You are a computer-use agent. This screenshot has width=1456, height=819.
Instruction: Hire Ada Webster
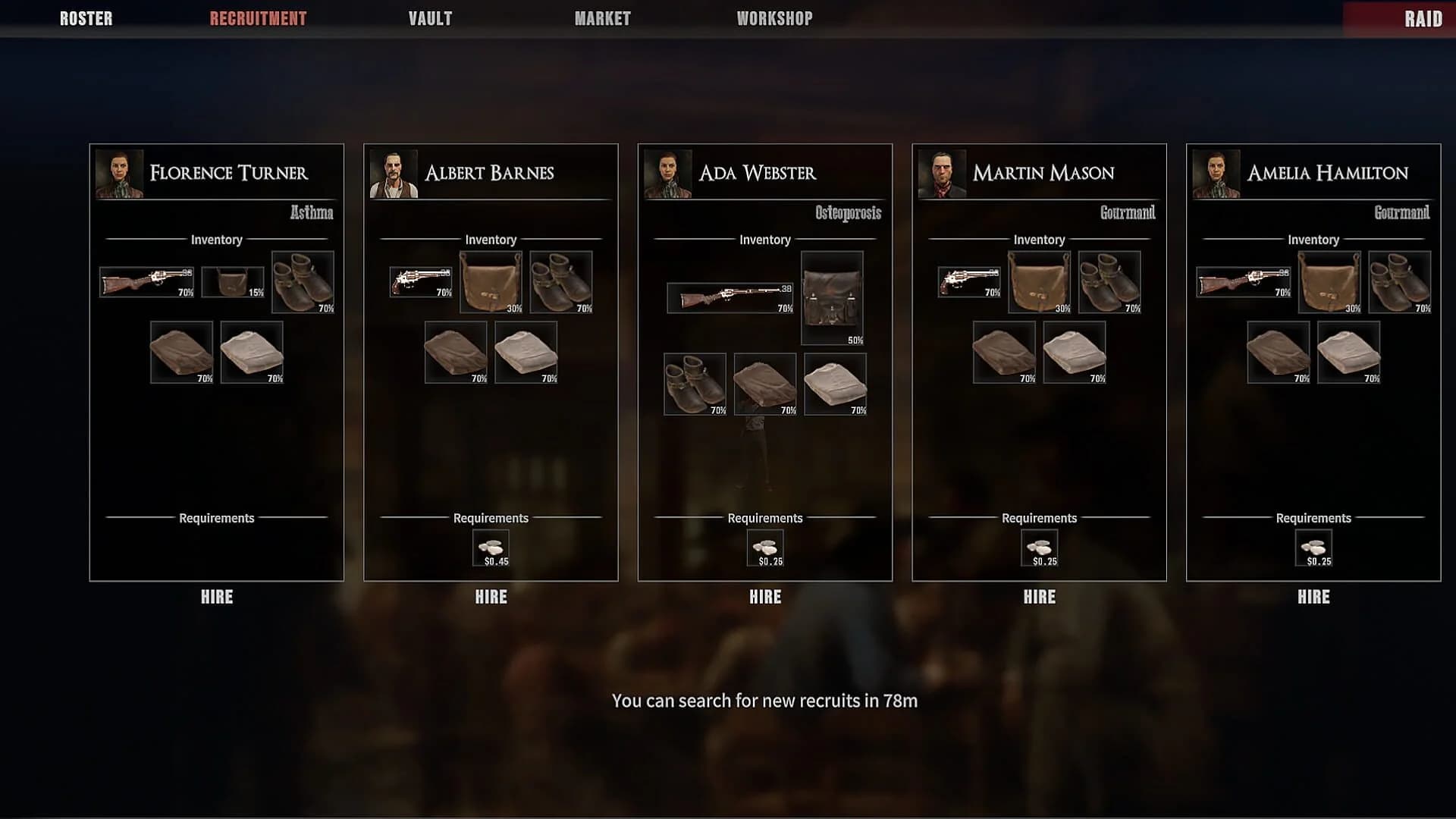click(764, 597)
